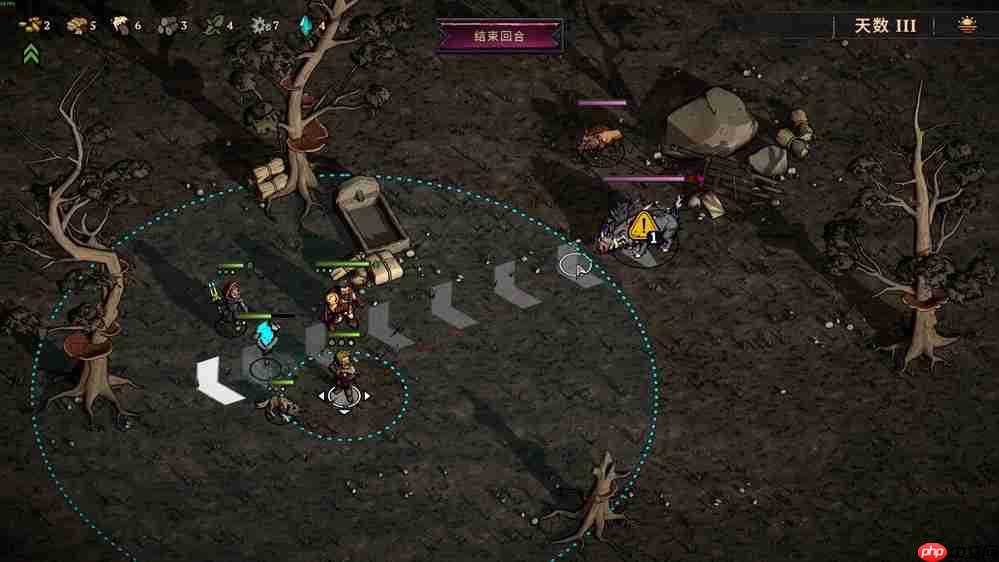Click the sun icon beside the day counter
The height and width of the screenshot is (562, 999).
pyautogui.click(x=968, y=25)
